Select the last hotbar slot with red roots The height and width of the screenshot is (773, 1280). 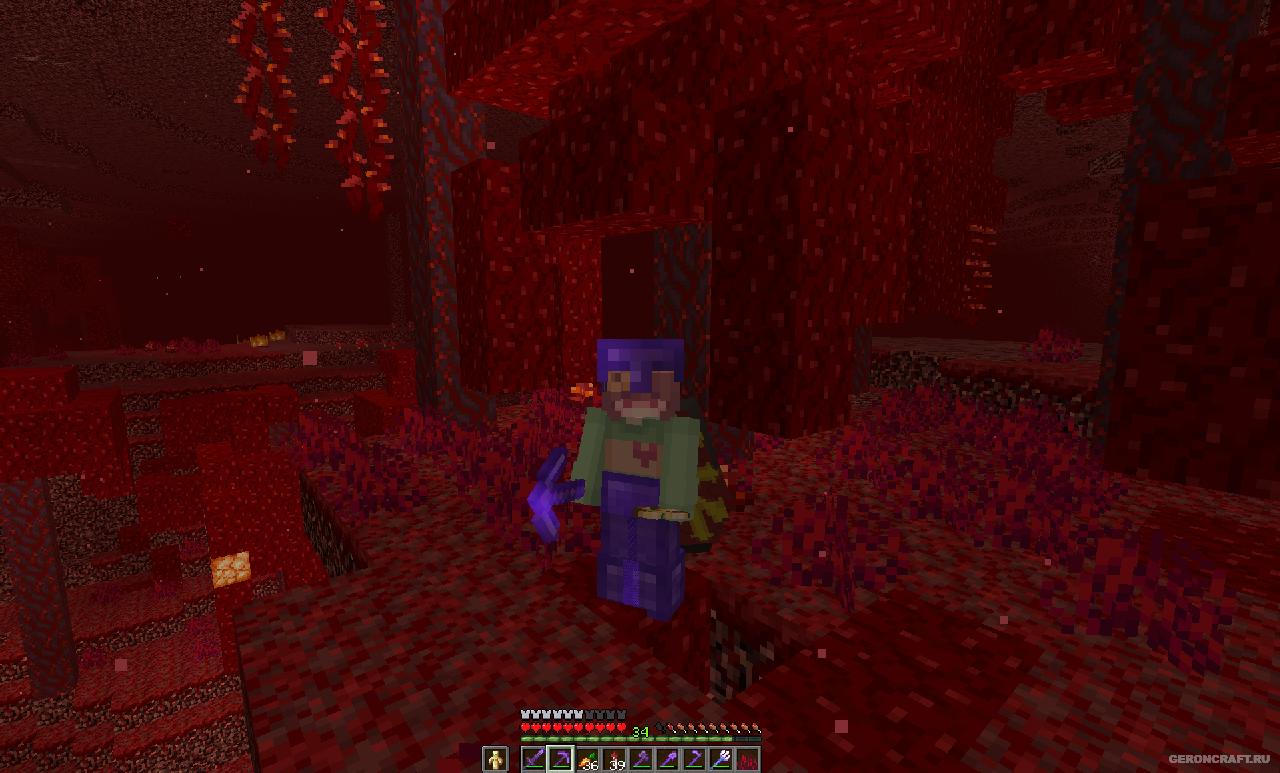[747, 760]
